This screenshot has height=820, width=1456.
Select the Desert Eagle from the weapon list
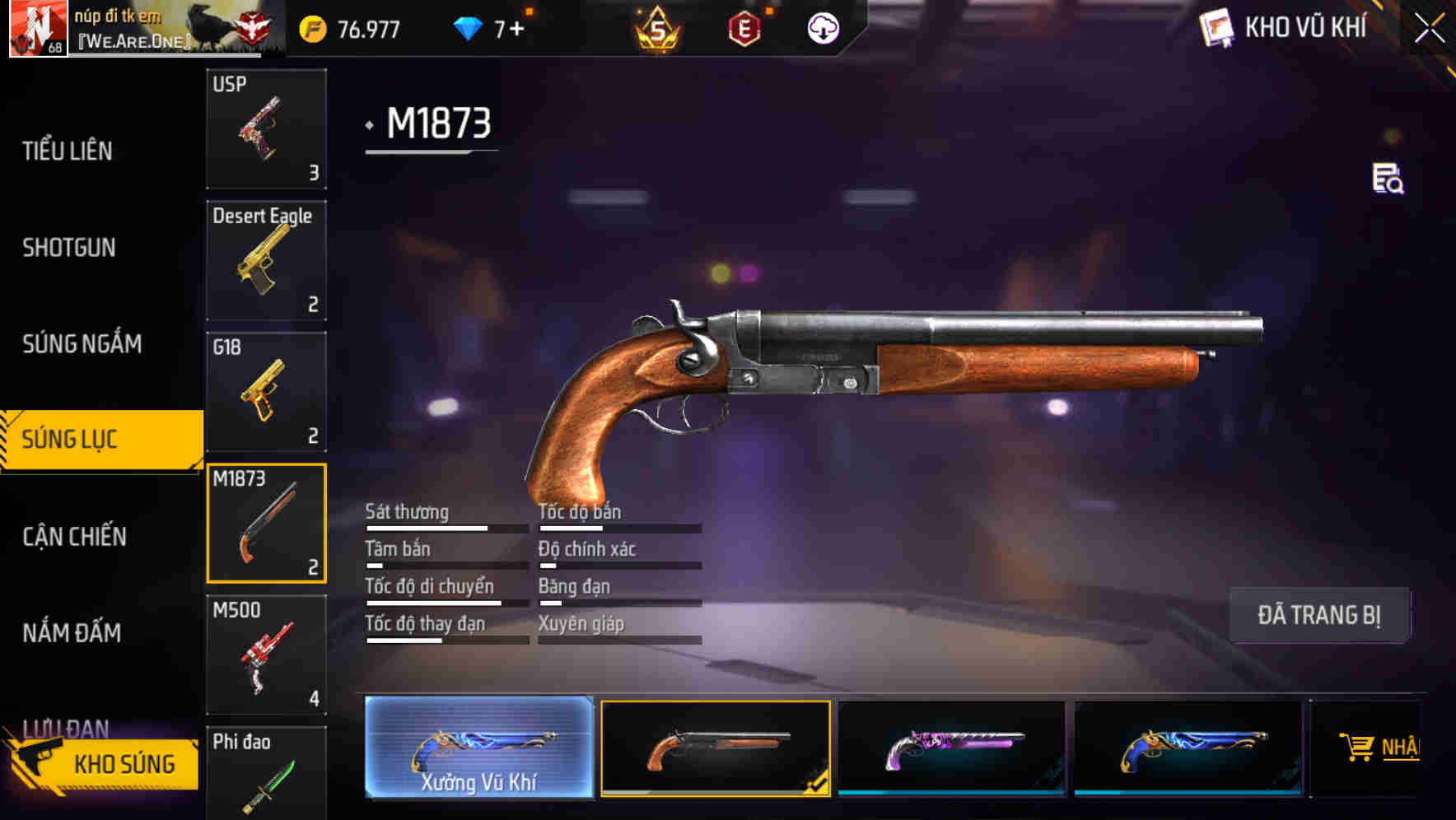click(266, 259)
